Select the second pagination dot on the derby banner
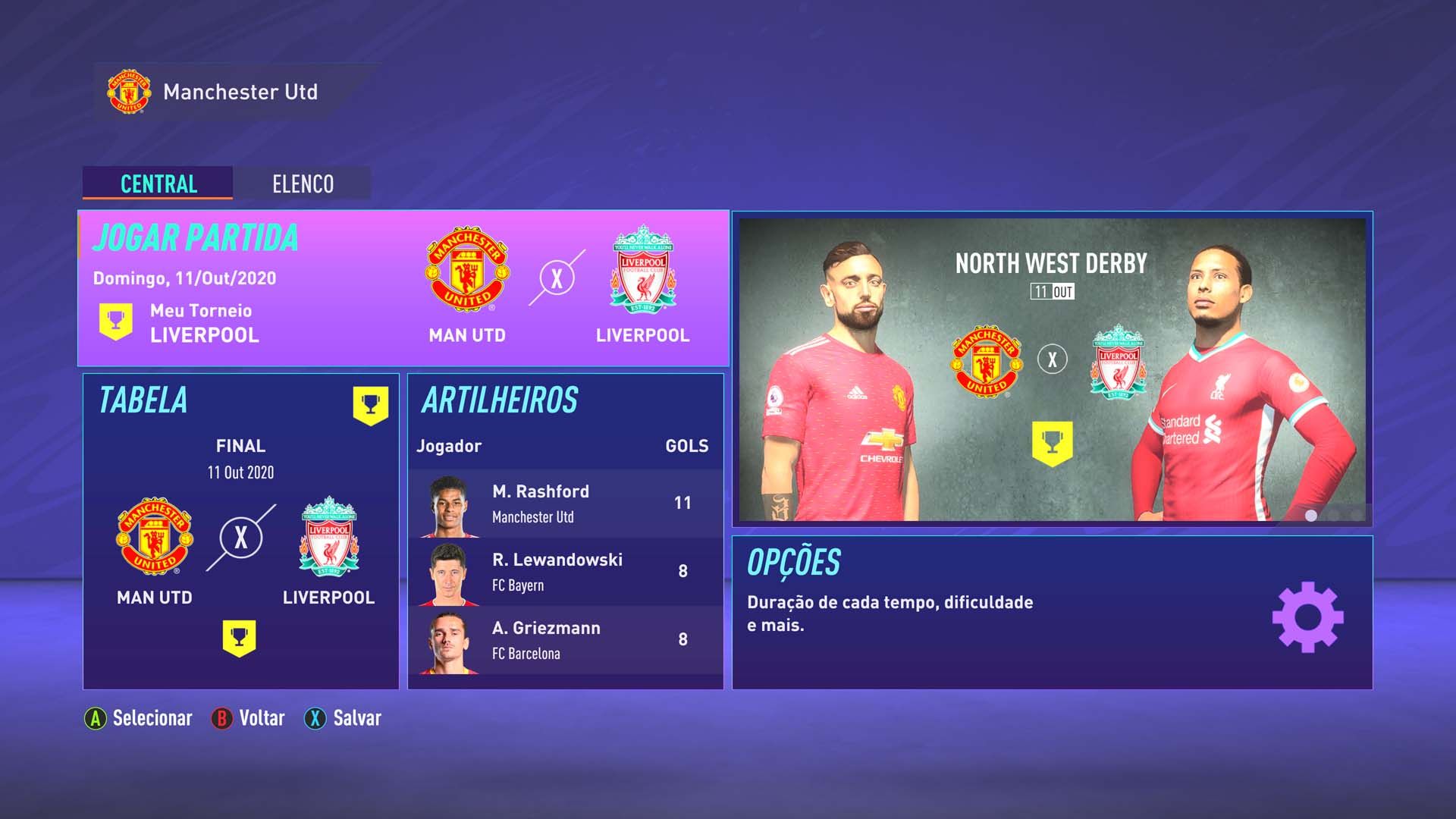This screenshot has width=1456, height=819. [x=1332, y=515]
